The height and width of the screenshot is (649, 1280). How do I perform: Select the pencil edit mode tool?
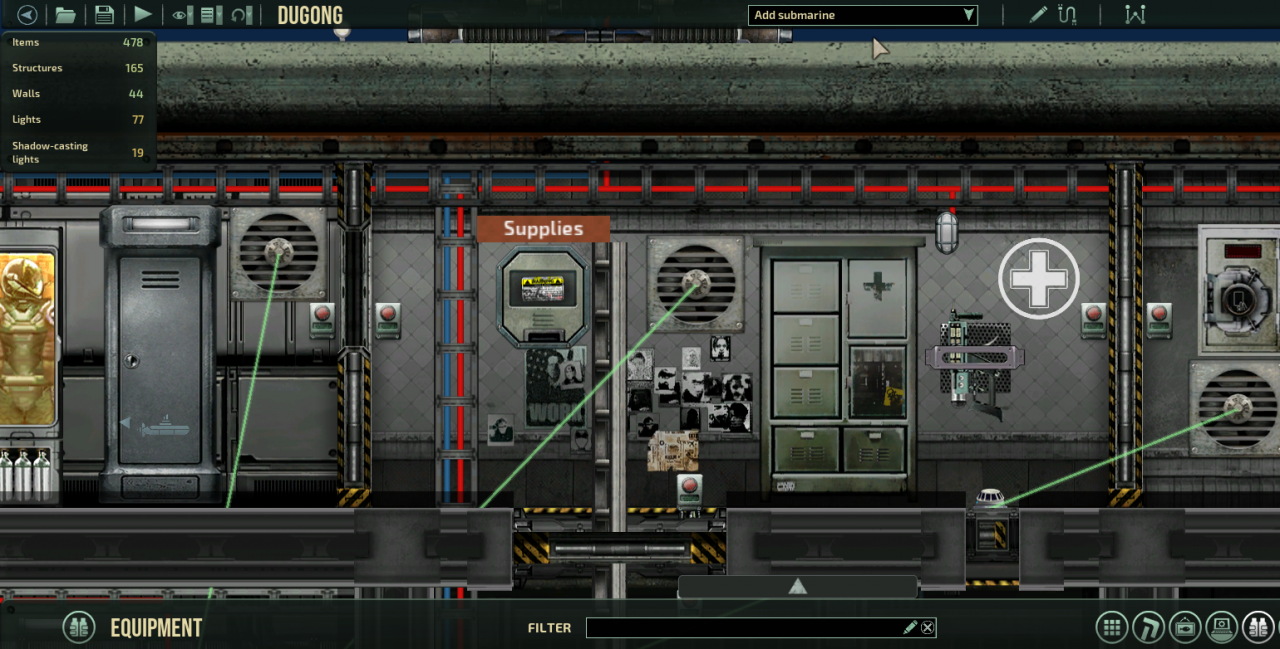coord(1039,15)
